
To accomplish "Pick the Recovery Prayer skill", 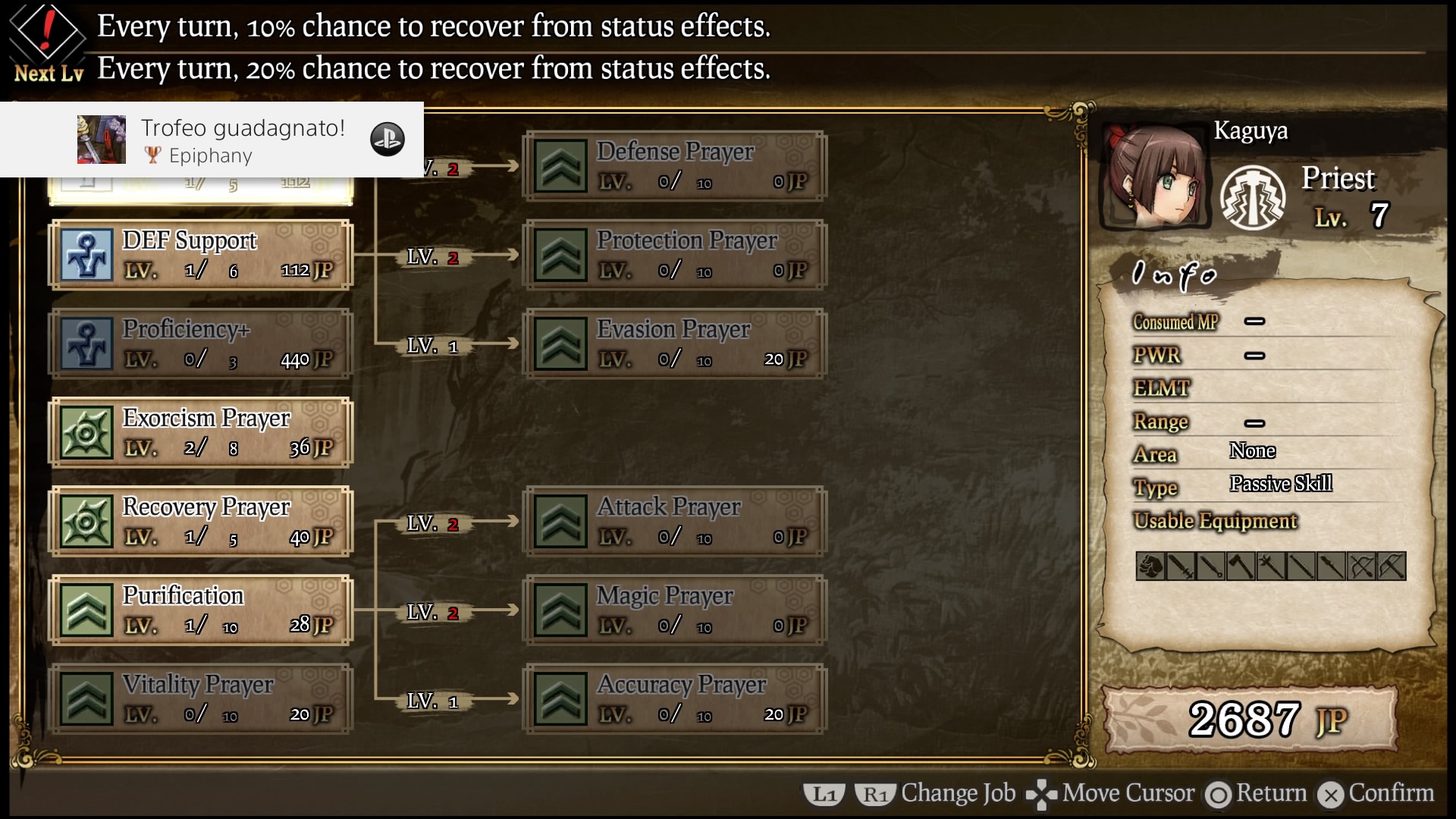I will coord(201,521).
